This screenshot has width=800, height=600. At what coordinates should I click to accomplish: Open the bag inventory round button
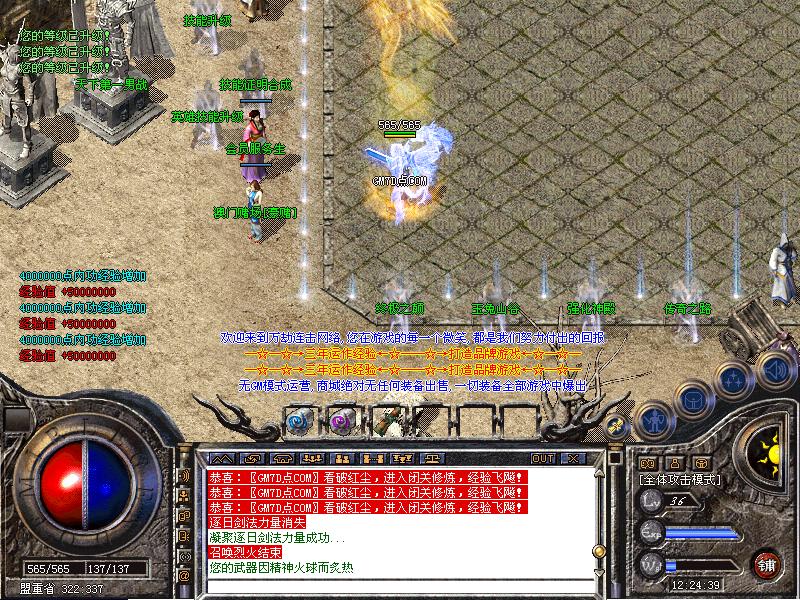coord(695,400)
